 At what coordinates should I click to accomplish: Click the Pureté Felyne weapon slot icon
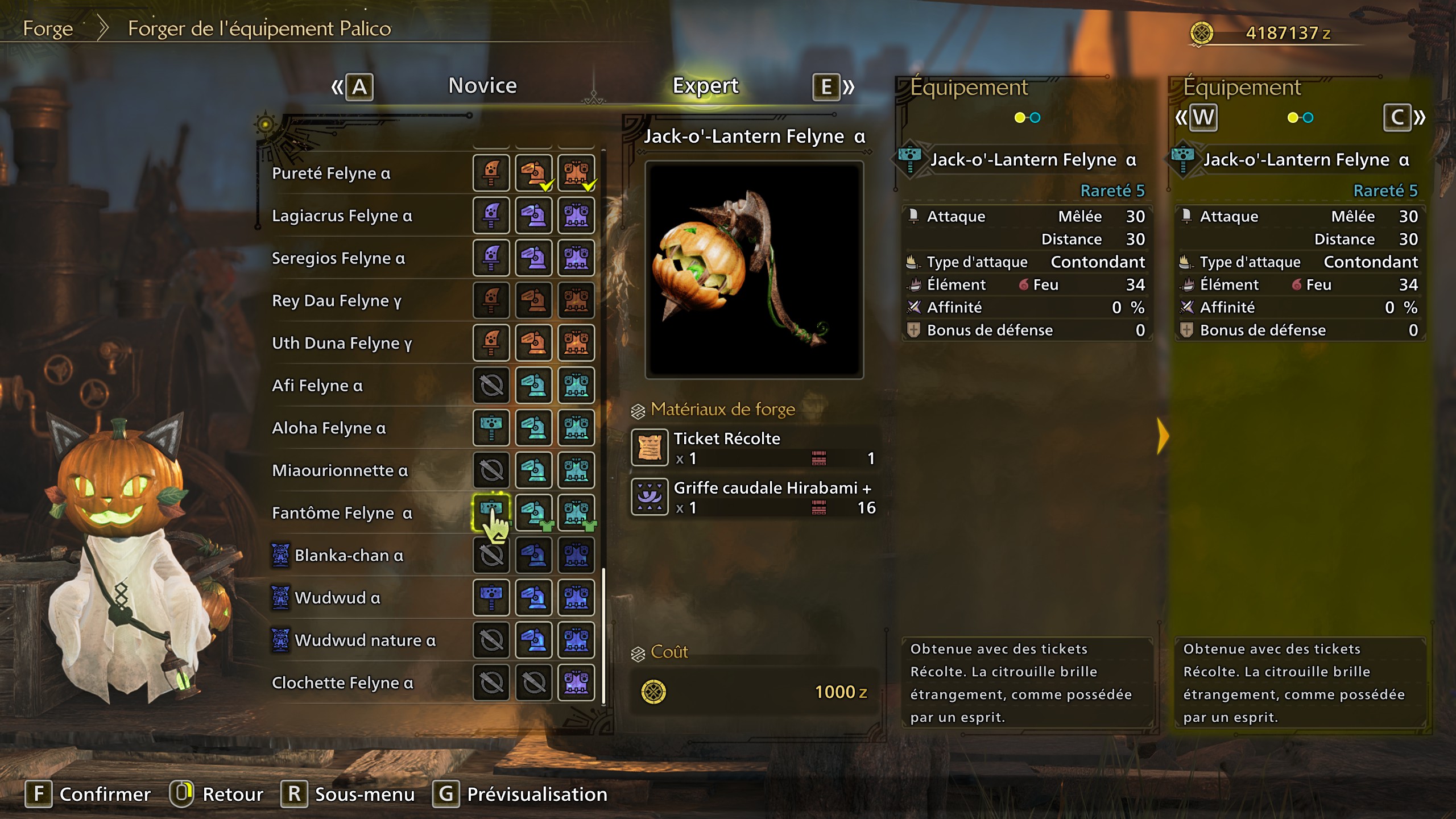pyautogui.click(x=490, y=173)
